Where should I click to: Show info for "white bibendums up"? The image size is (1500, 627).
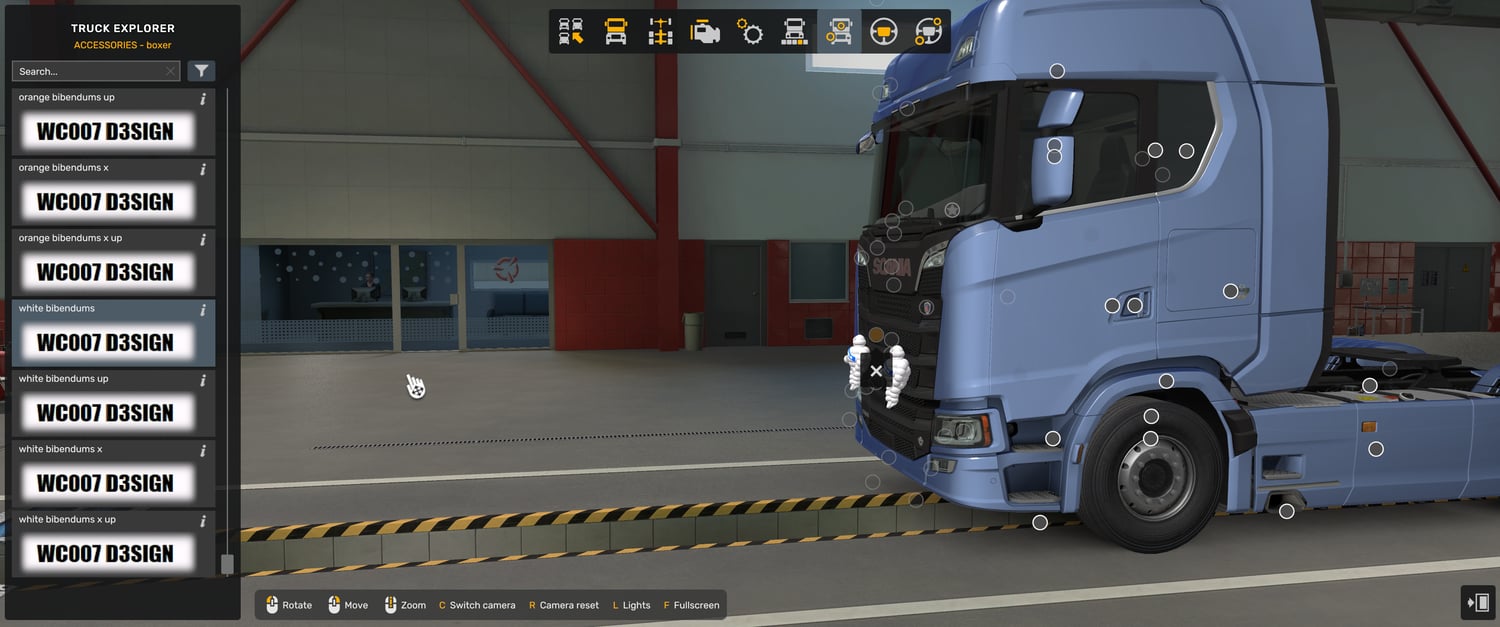(203, 380)
